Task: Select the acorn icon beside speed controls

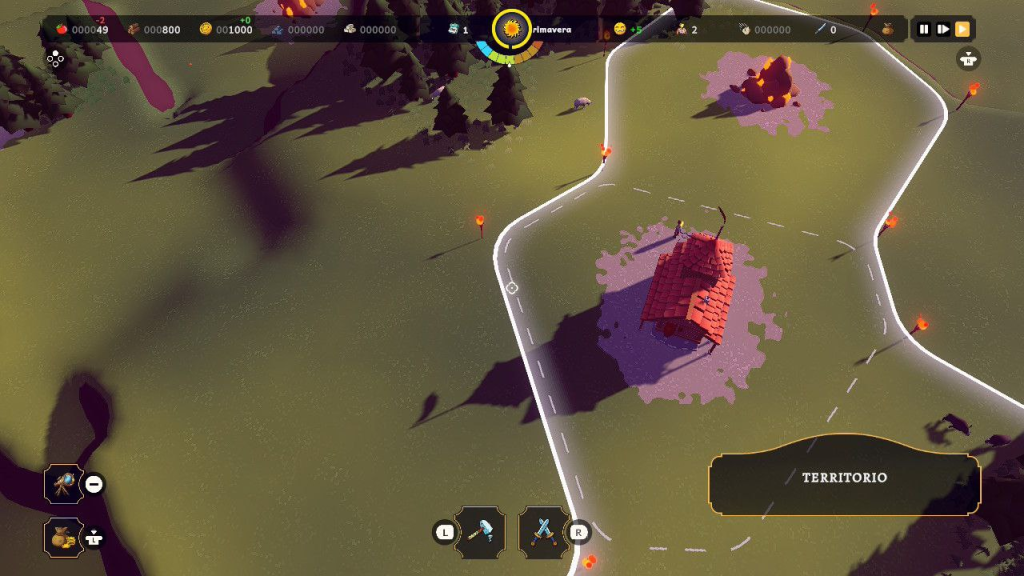Action: [887, 30]
